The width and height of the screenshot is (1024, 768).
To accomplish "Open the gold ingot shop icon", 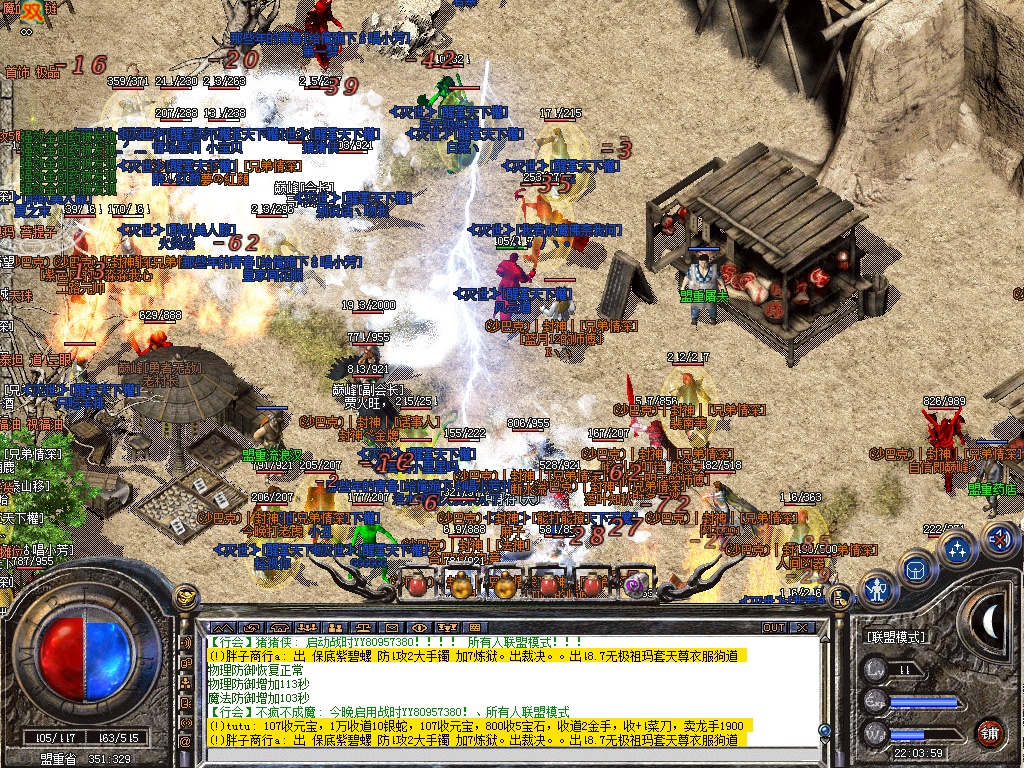I will point(185,598).
